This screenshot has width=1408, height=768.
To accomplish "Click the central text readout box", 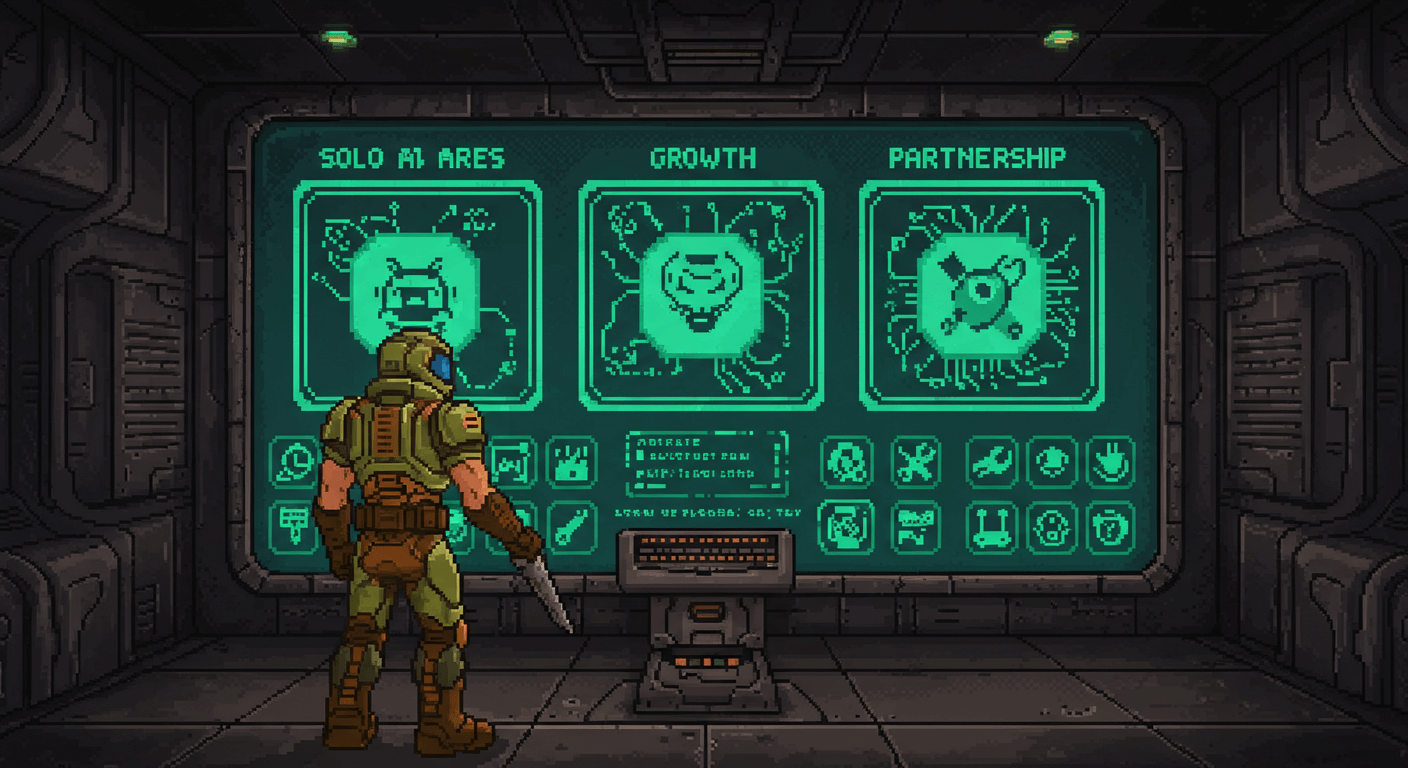I will pos(706,463).
